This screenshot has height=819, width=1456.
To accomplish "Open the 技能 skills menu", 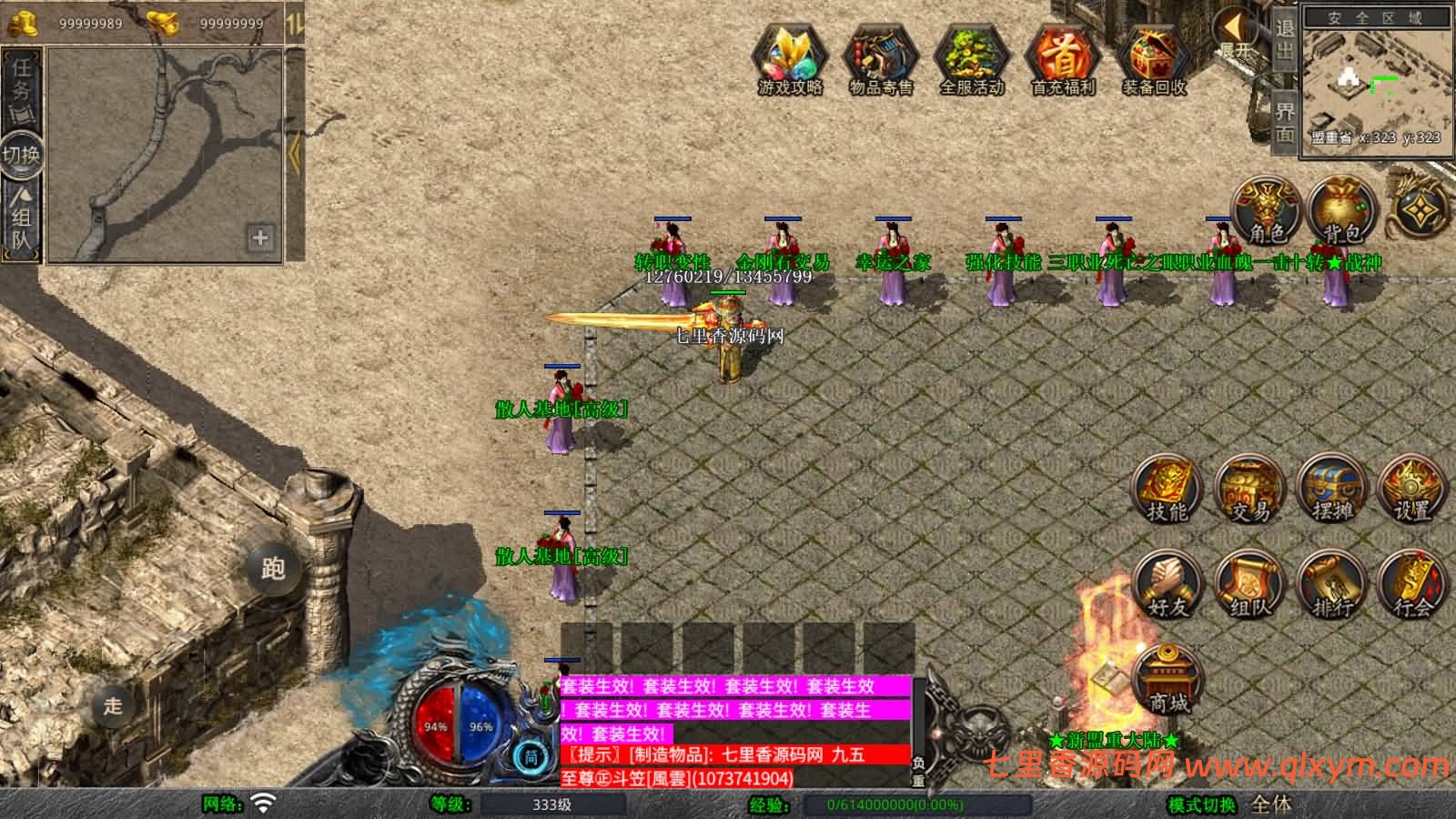I will [x=1167, y=490].
